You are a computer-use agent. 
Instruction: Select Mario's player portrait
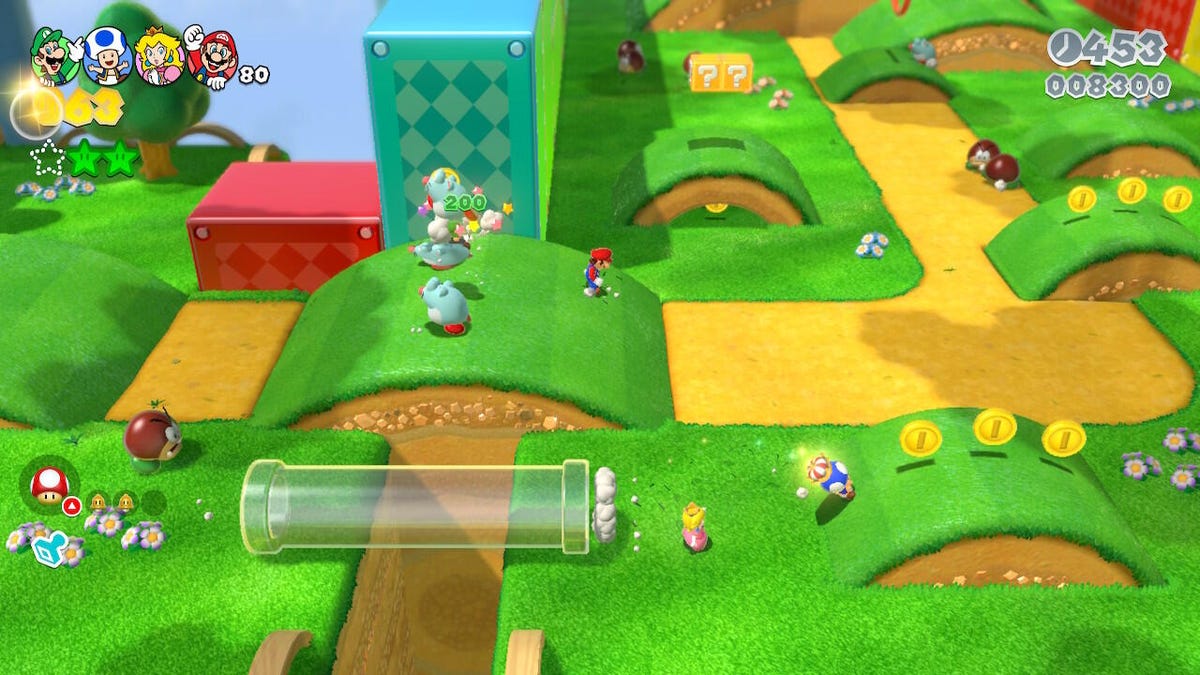212,58
